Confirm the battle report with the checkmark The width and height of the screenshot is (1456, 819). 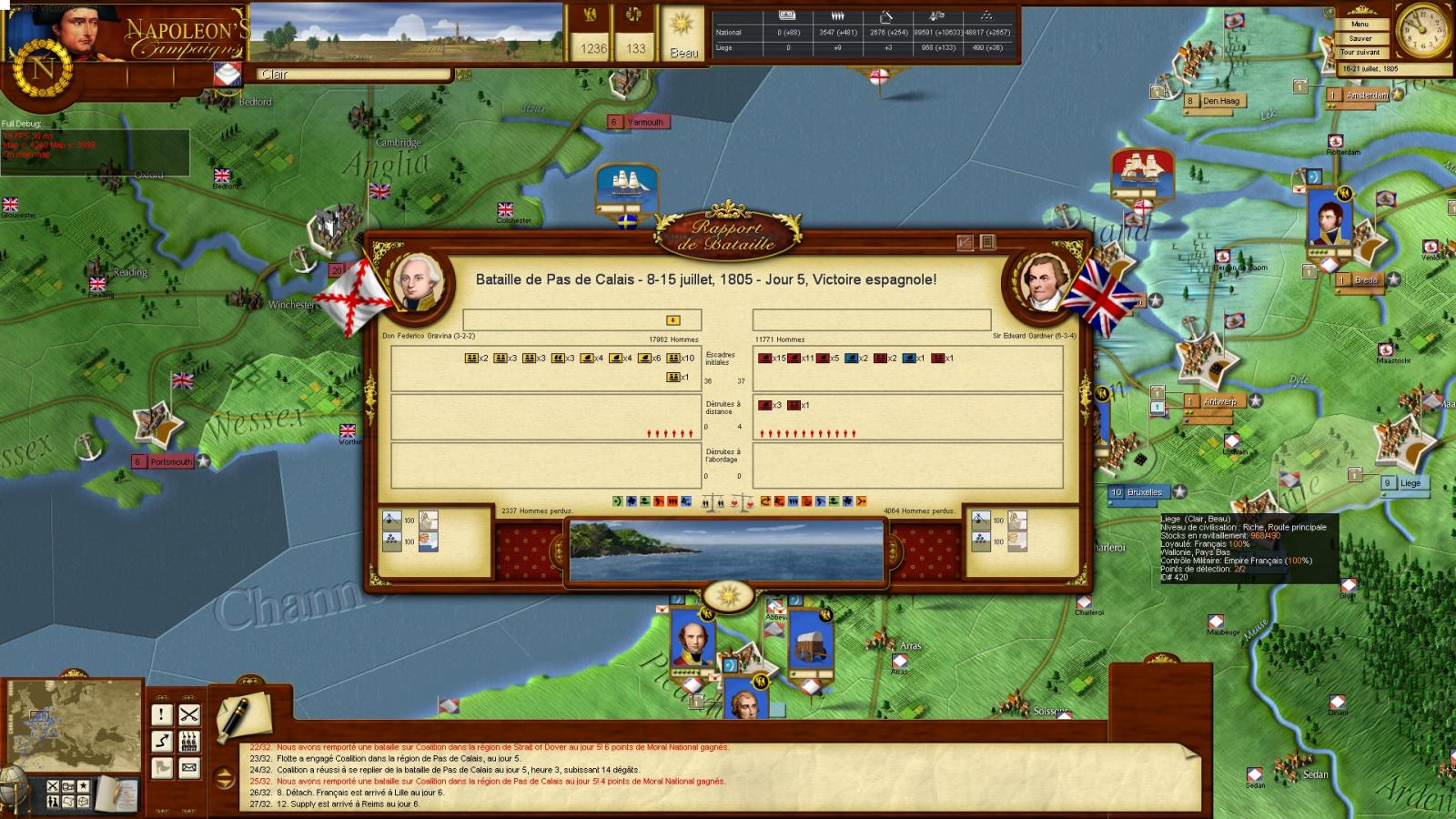966,242
